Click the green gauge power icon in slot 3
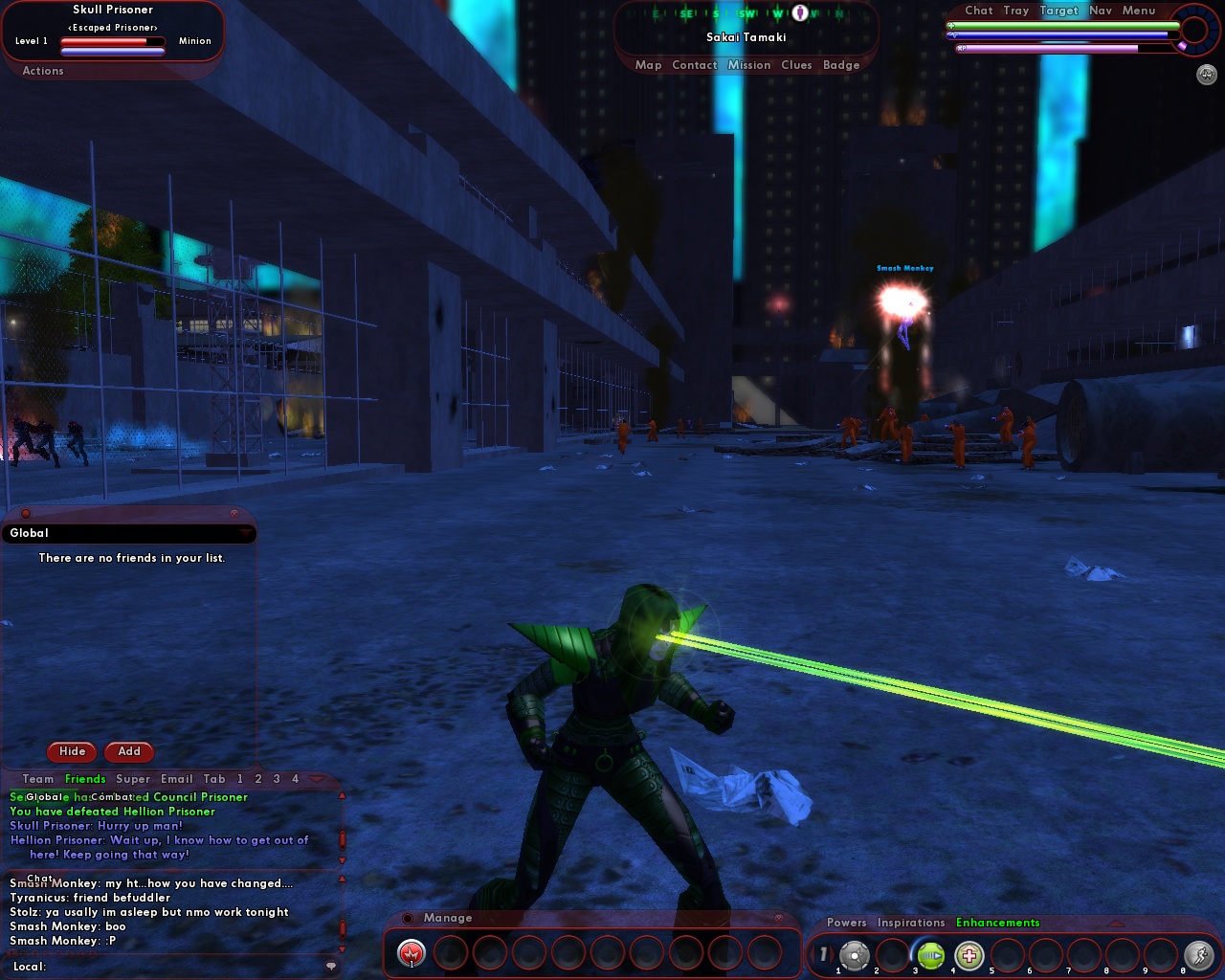Viewport: 1225px width, 980px height. pos(931,954)
